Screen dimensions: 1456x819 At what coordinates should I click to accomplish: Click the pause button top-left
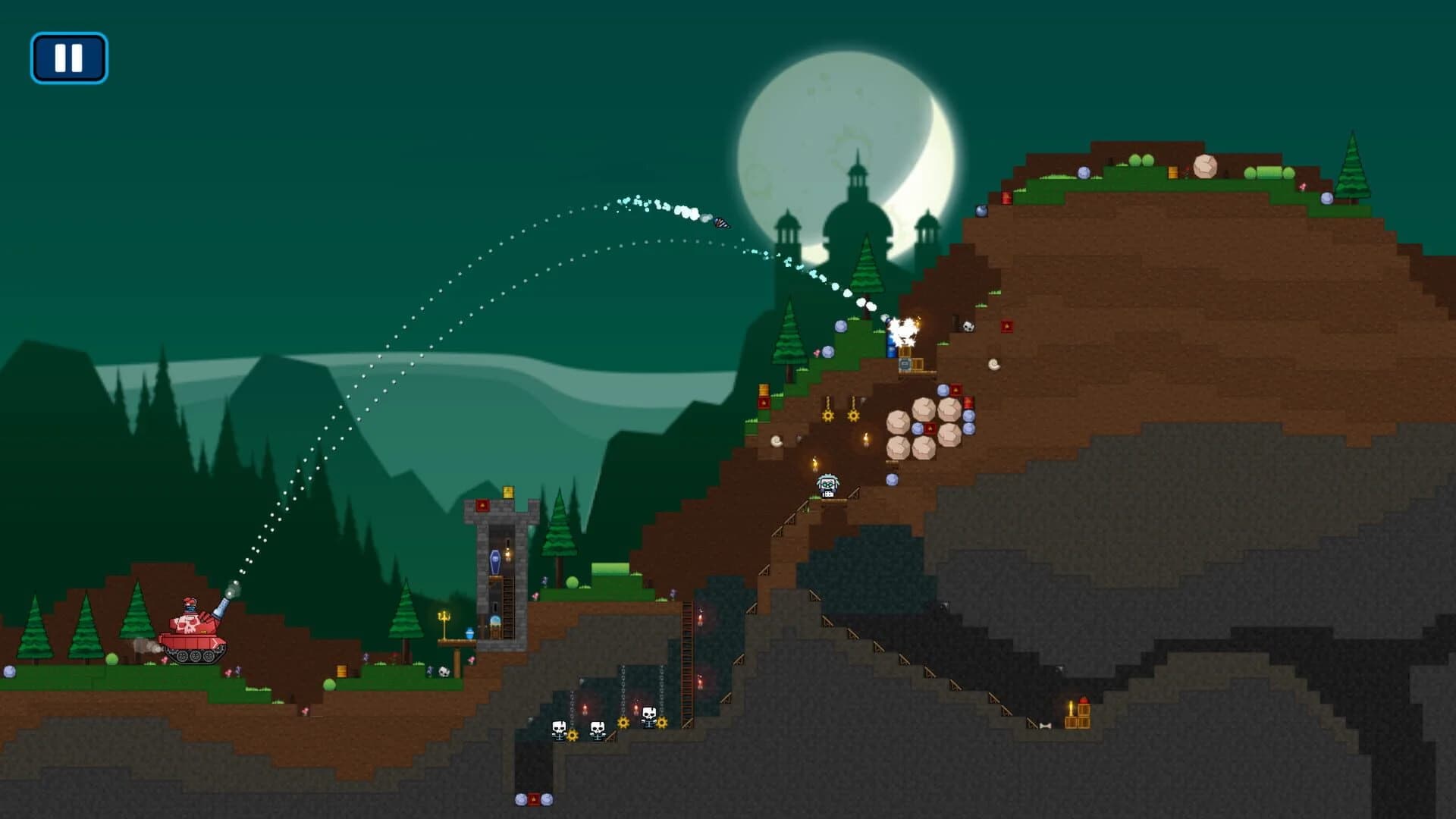(x=70, y=56)
